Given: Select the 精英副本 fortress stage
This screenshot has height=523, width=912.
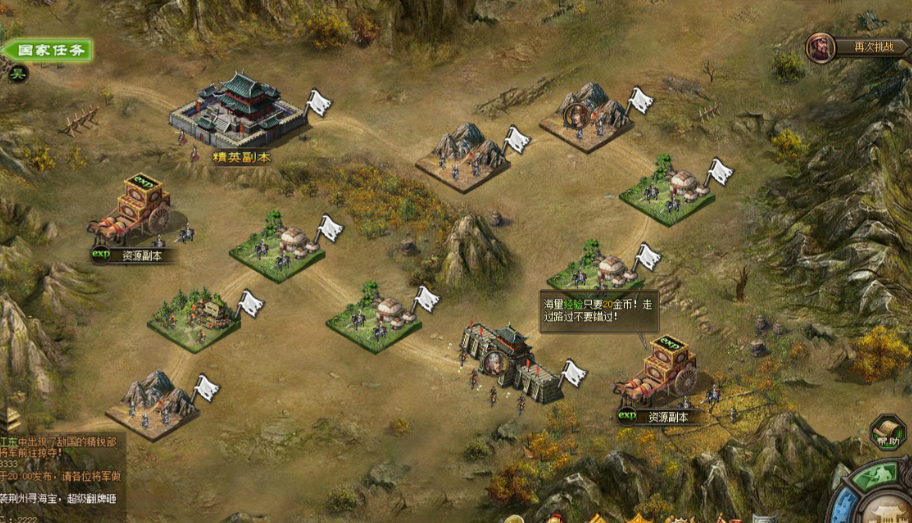Looking at the screenshot, I should pos(239,113).
